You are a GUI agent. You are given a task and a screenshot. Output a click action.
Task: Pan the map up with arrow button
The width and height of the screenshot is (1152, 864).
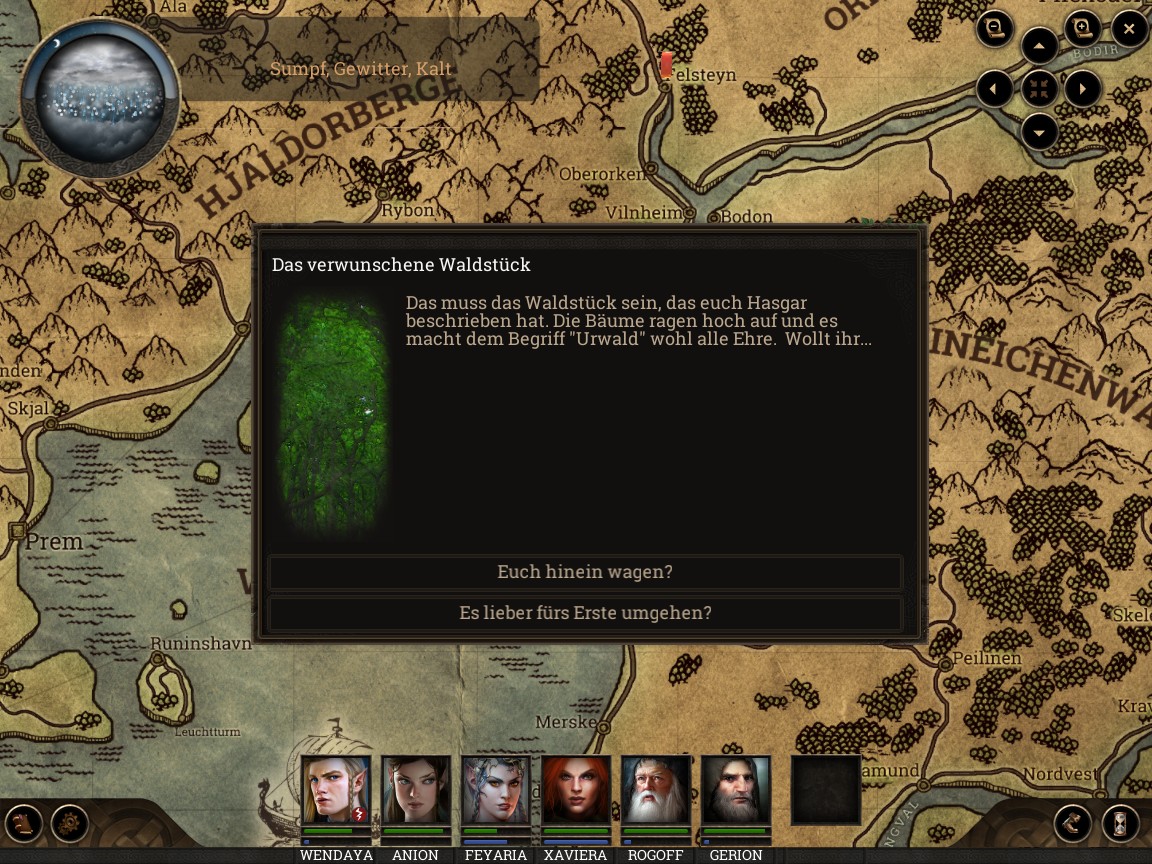tap(1040, 46)
